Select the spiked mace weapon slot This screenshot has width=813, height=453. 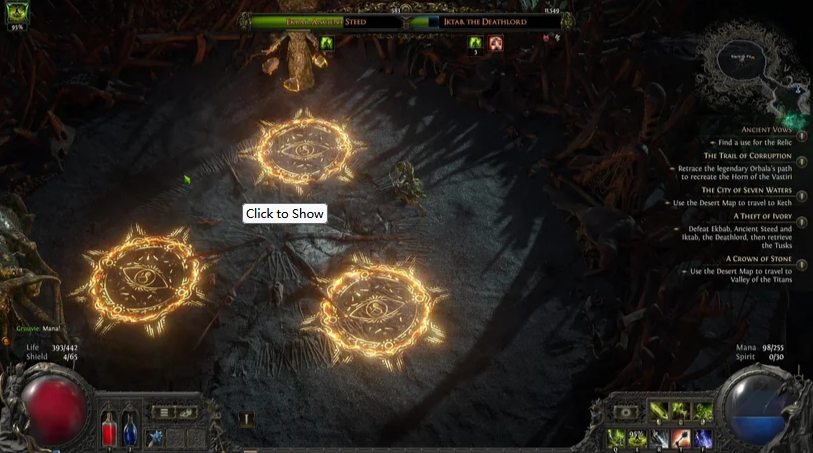coord(155,437)
